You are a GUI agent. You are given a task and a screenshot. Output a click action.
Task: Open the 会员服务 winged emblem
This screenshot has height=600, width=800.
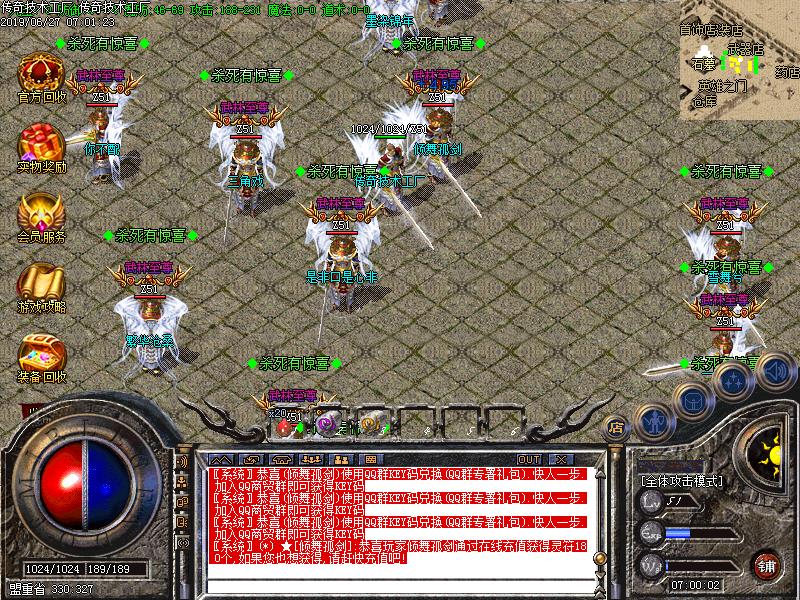click(41, 213)
